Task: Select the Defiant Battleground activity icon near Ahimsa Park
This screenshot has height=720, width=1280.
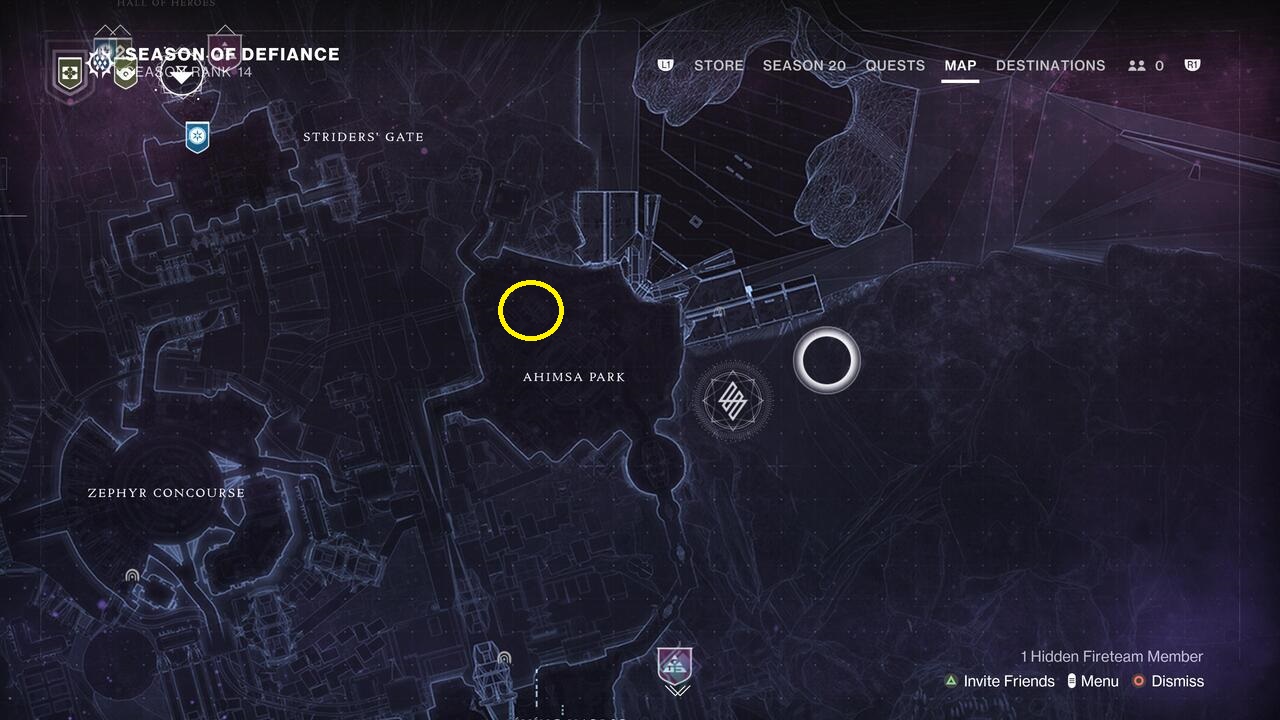Action: (x=730, y=400)
